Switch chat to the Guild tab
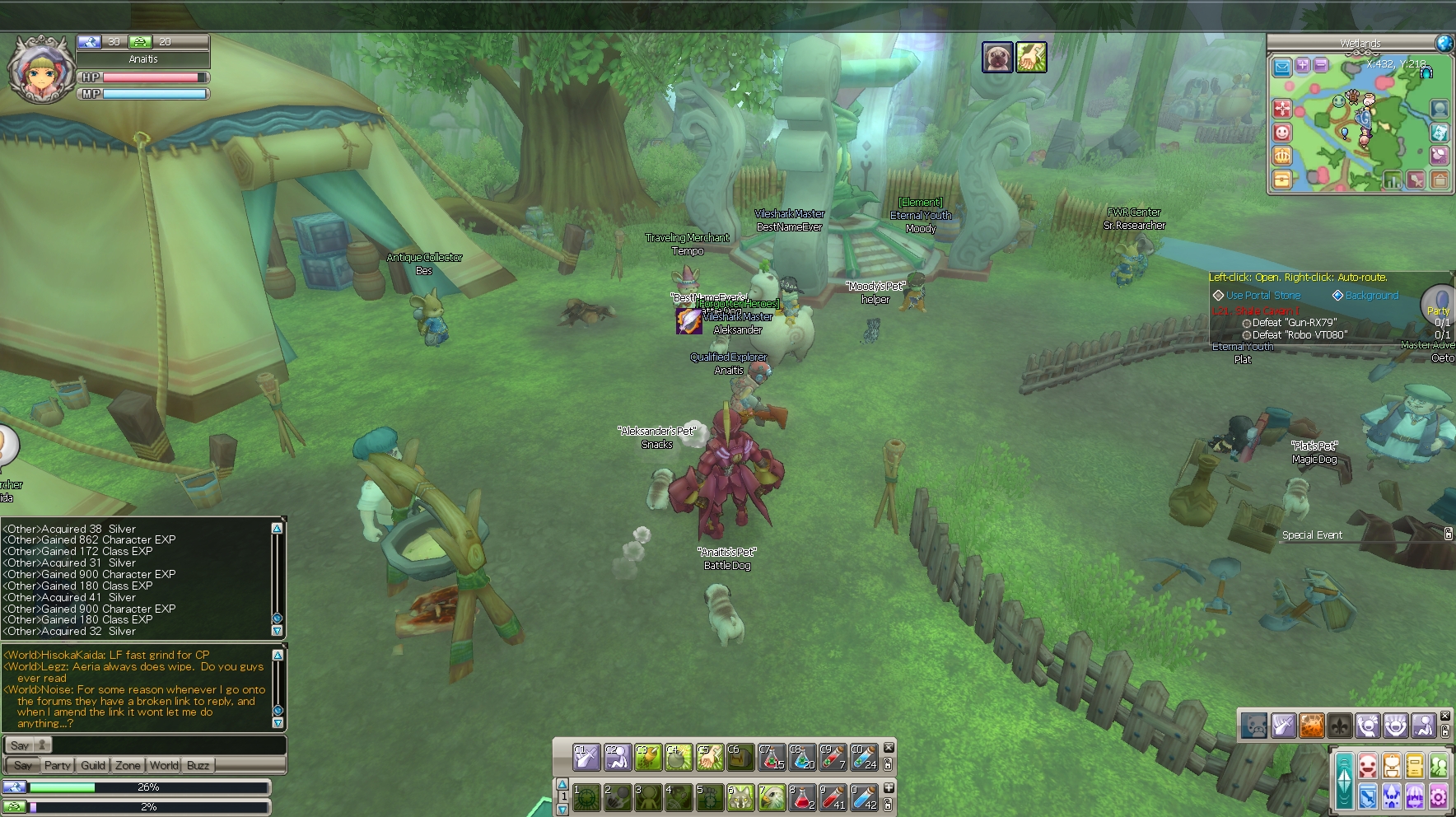The width and height of the screenshot is (1456, 817). [93, 765]
